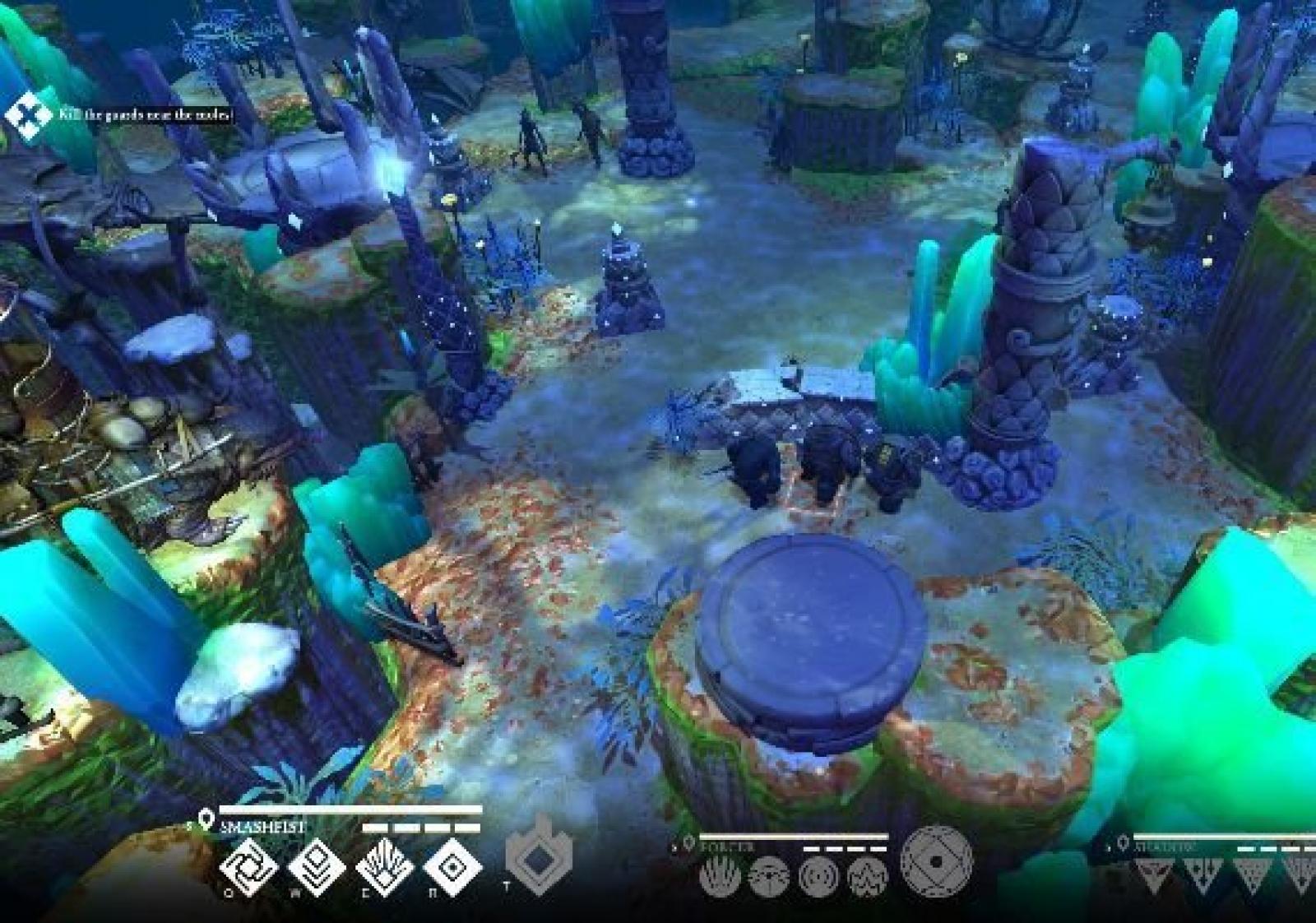Activate Smashfist's interlocking swirl ability

pos(248,867)
